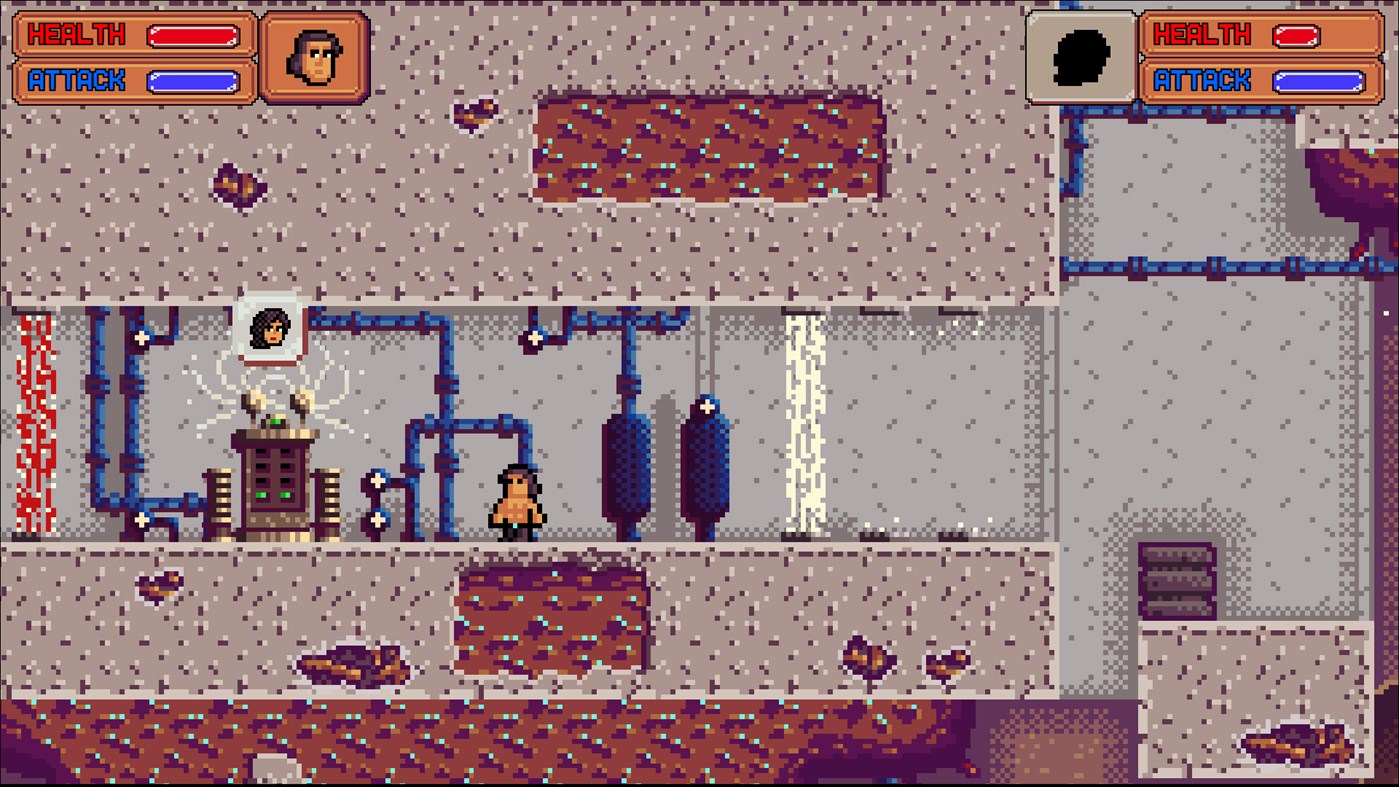
Task: Click the player one character portrait
Action: (314, 57)
